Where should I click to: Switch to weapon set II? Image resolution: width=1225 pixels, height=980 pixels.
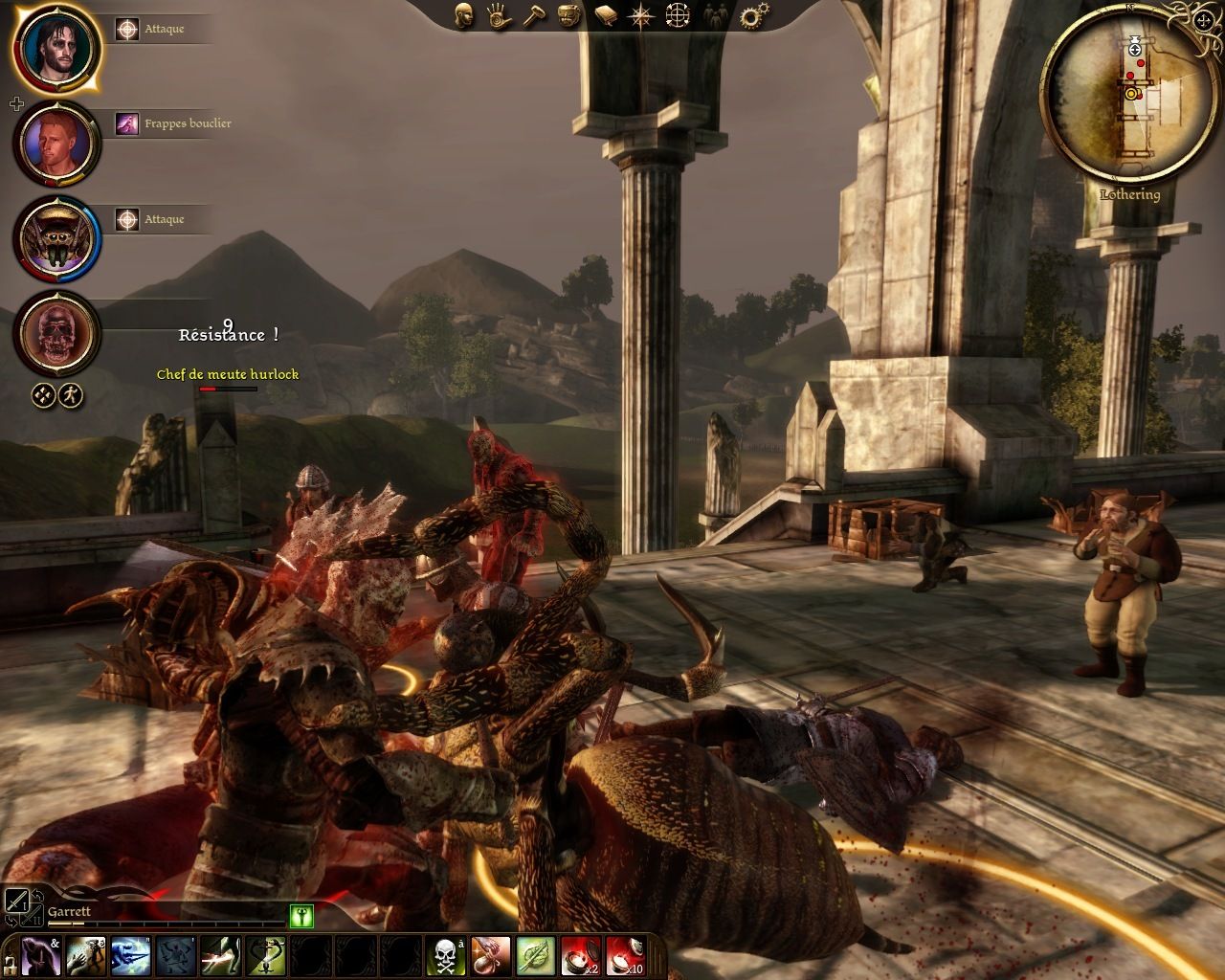pyautogui.click(x=33, y=917)
